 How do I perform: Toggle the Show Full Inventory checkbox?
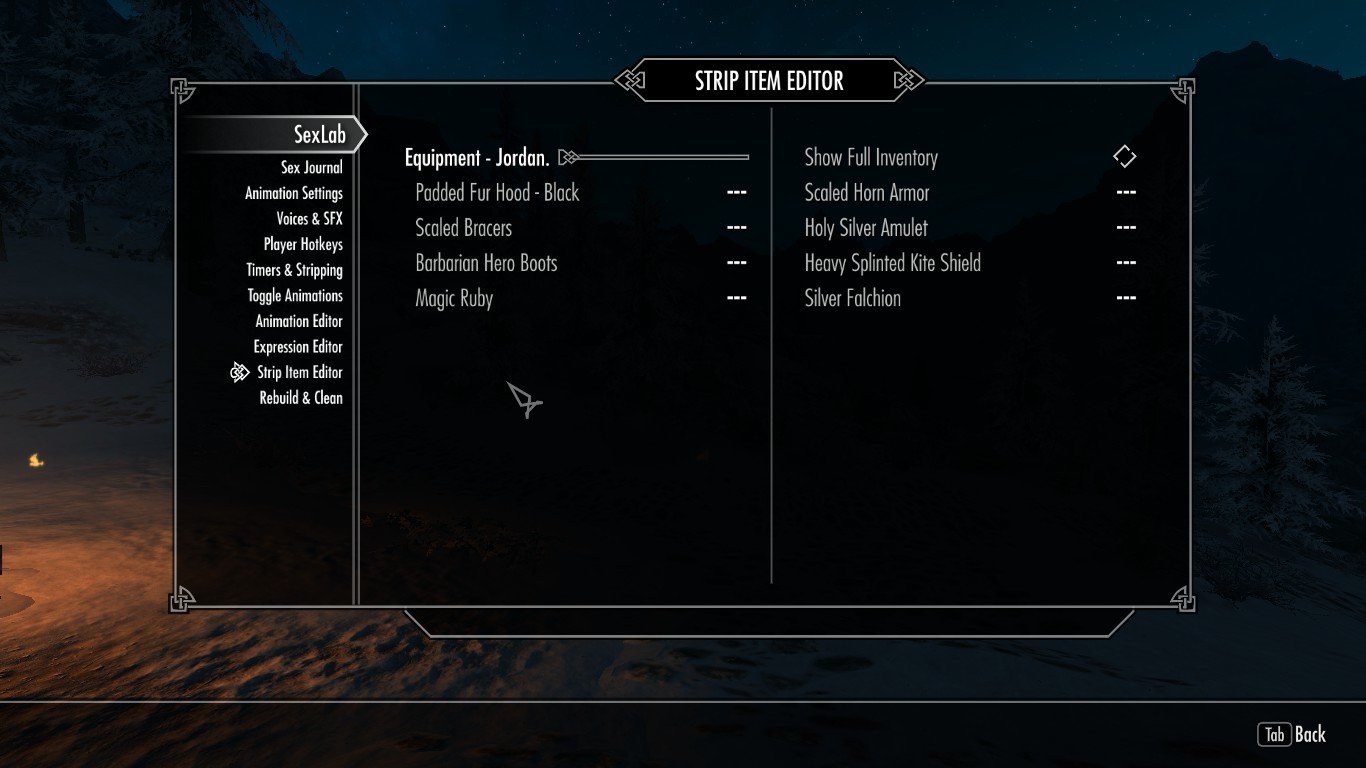pyautogui.click(x=1125, y=157)
